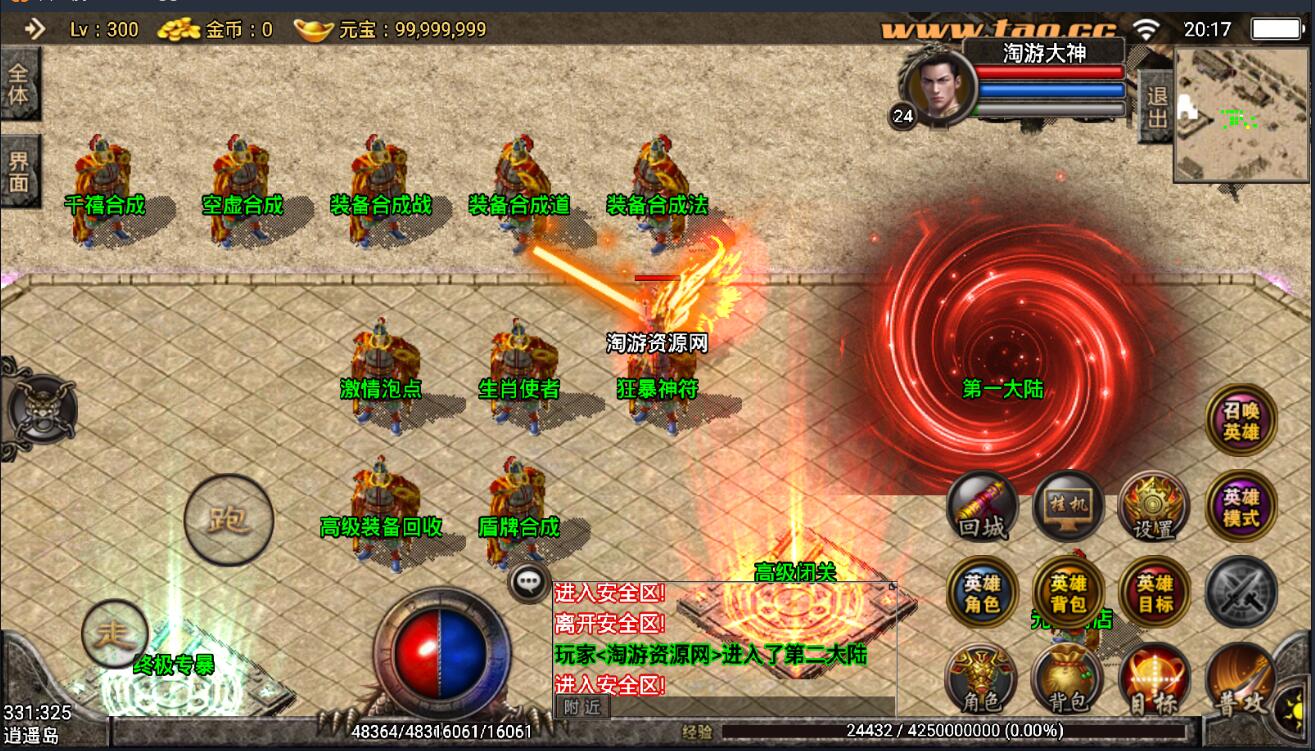
Task: Switch to the 全体 side tab
Action: click(x=19, y=84)
